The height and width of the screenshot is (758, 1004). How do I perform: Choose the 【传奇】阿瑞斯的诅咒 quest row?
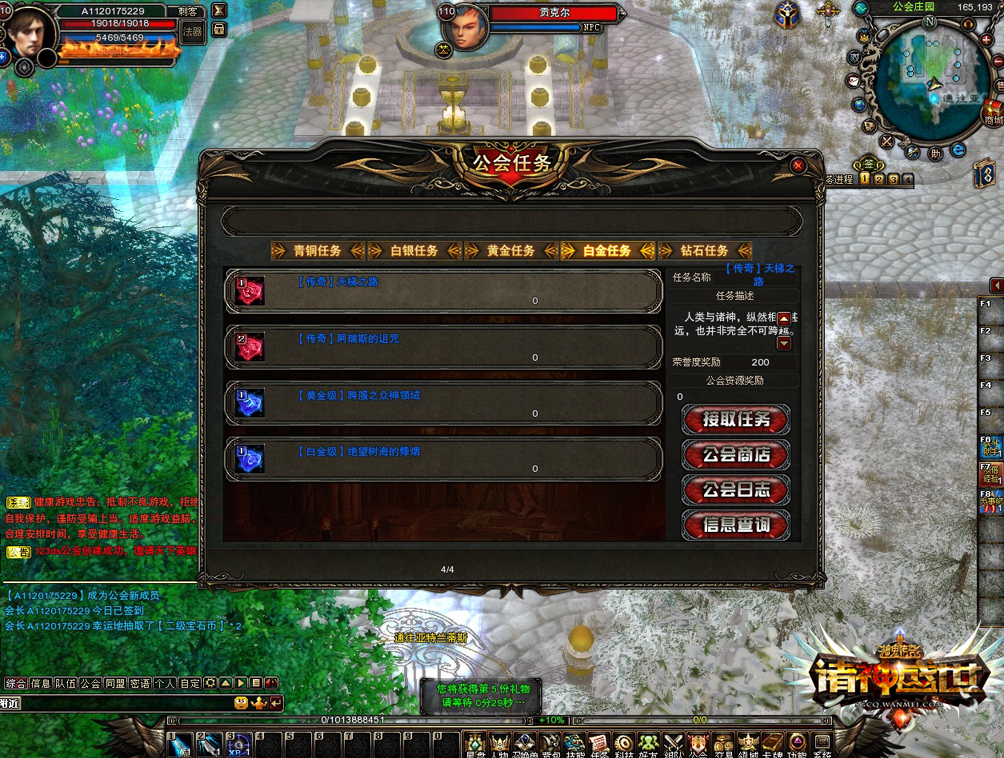pyautogui.click(x=443, y=347)
